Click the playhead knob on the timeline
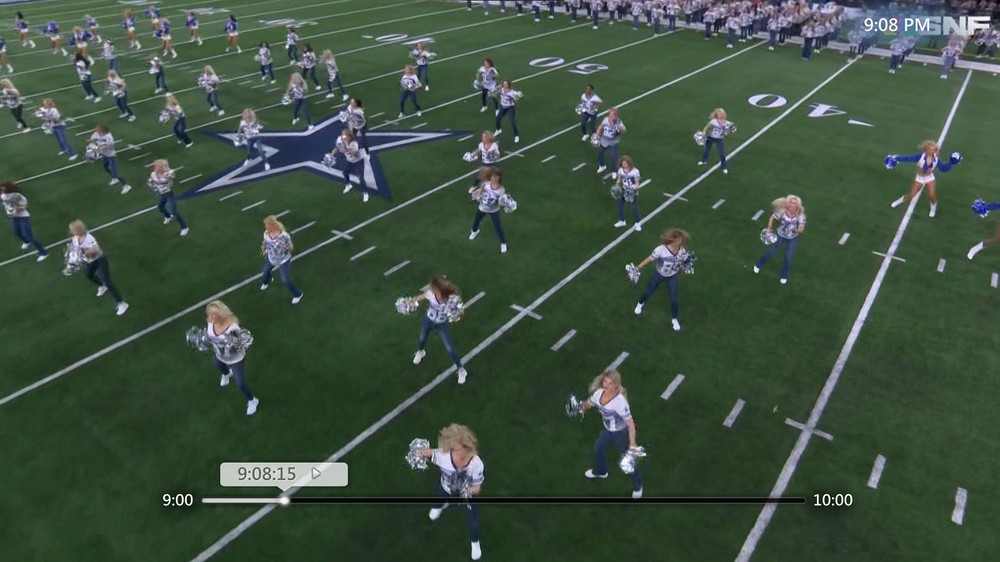 click(284, 500)
